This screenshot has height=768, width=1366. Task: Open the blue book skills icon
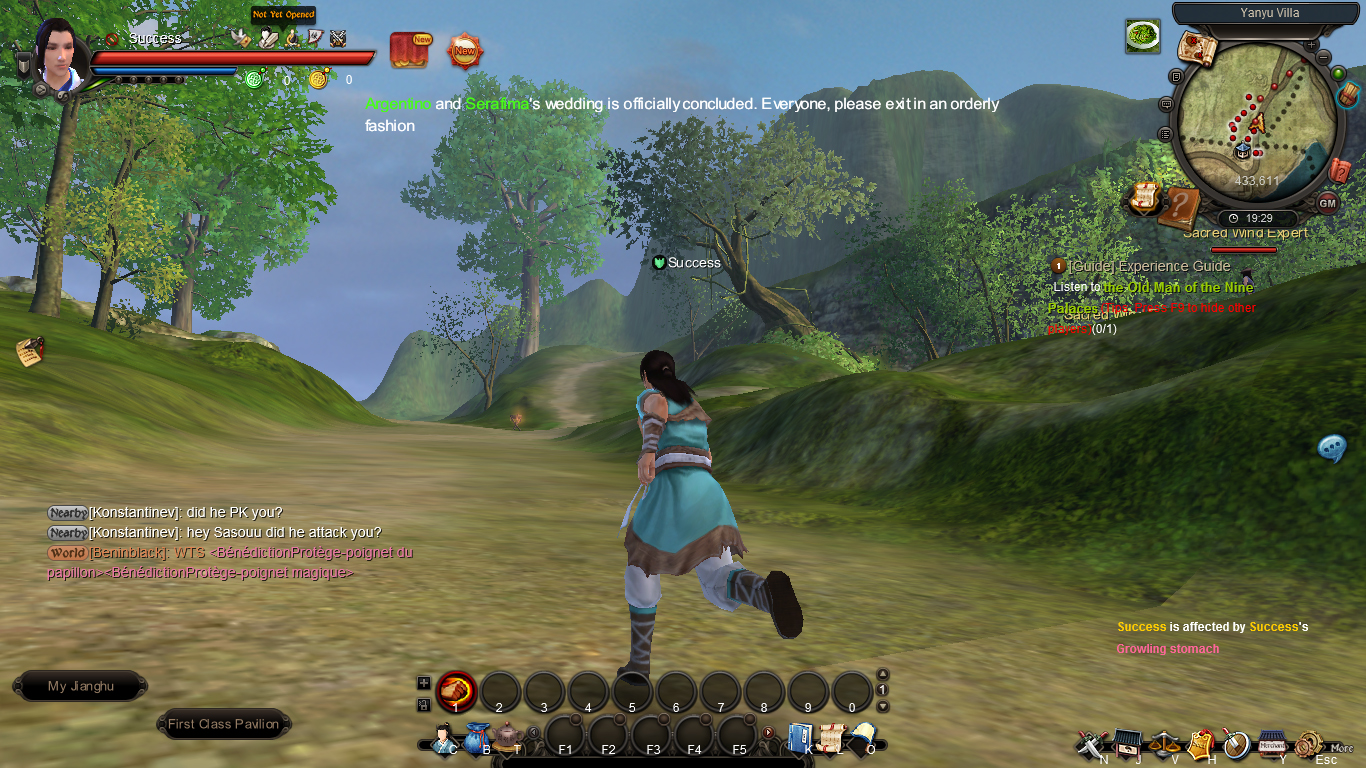(x=800, y=738)
